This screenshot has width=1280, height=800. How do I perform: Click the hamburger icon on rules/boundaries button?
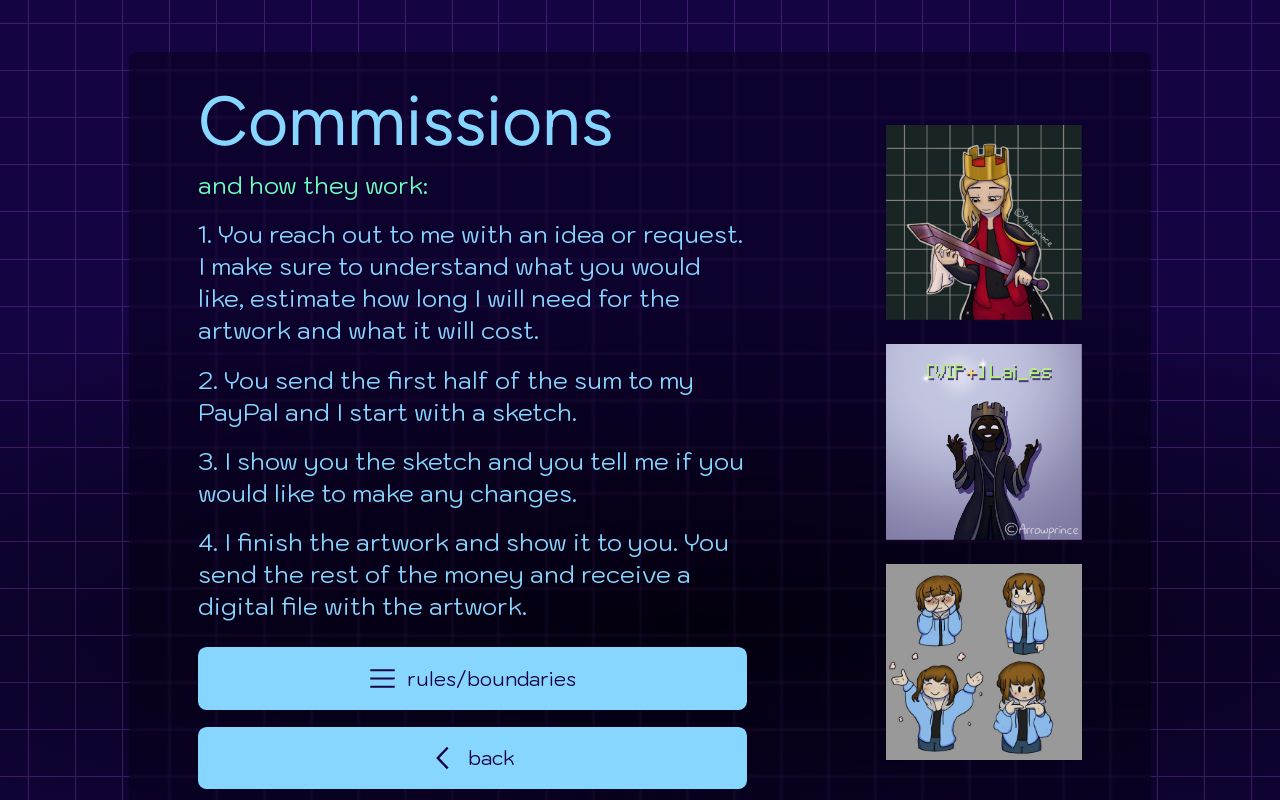click(x=383, y=679)
